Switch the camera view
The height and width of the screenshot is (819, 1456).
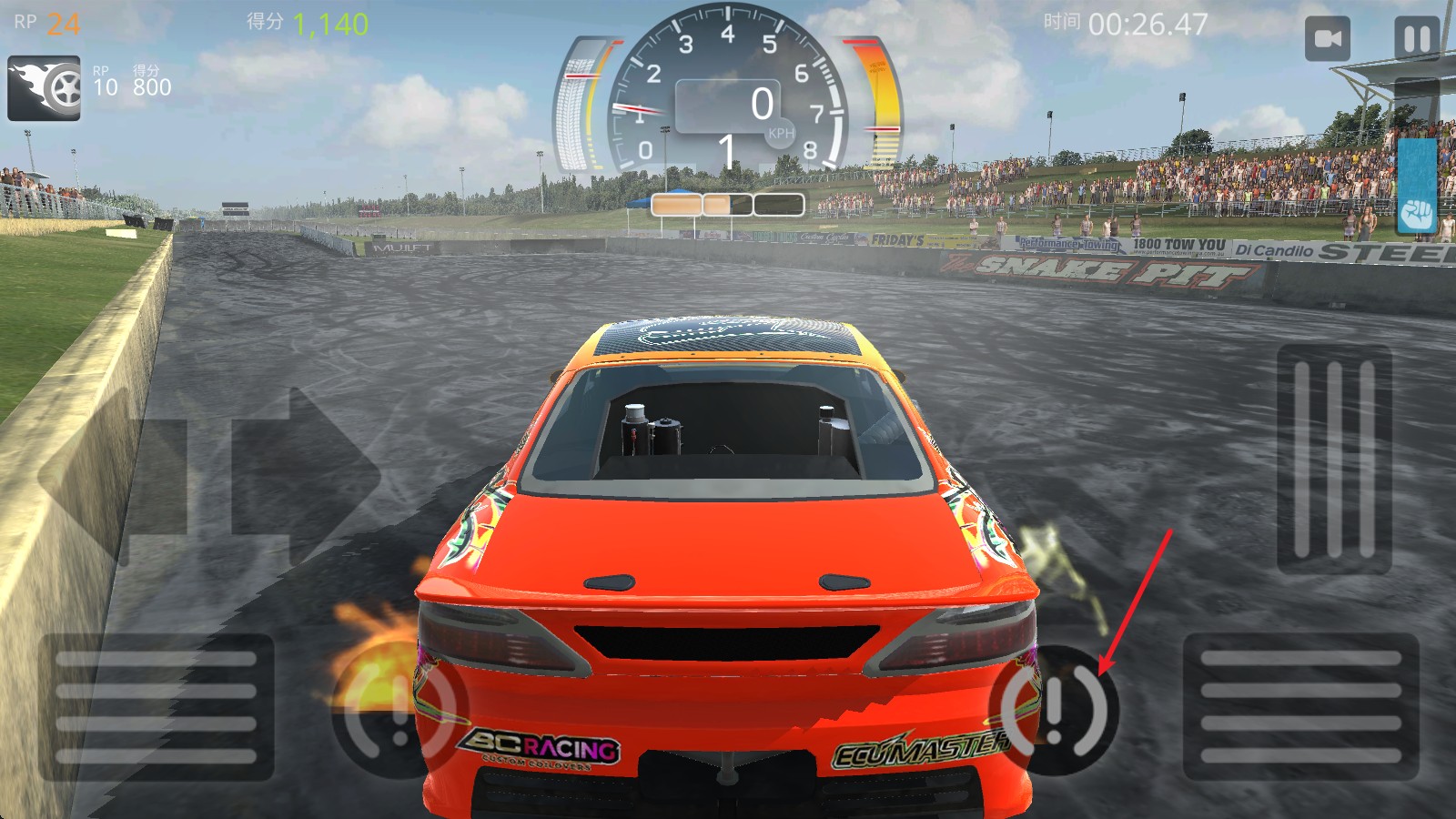tap(1328, 39)
